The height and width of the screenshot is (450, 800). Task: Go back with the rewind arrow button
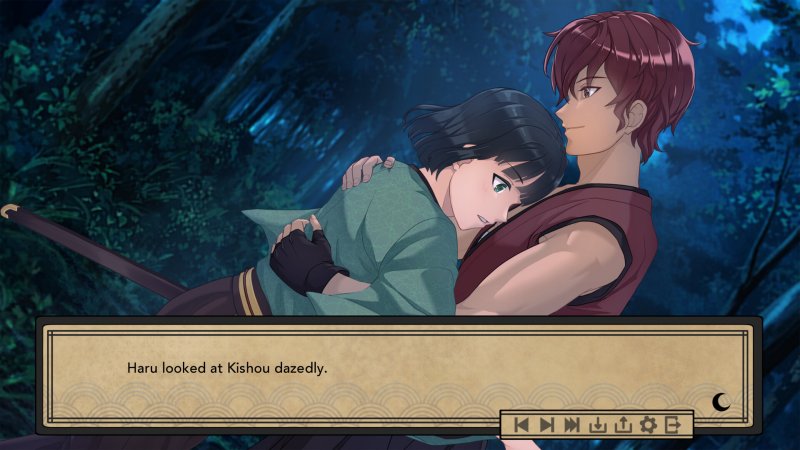tap(521, 425)
